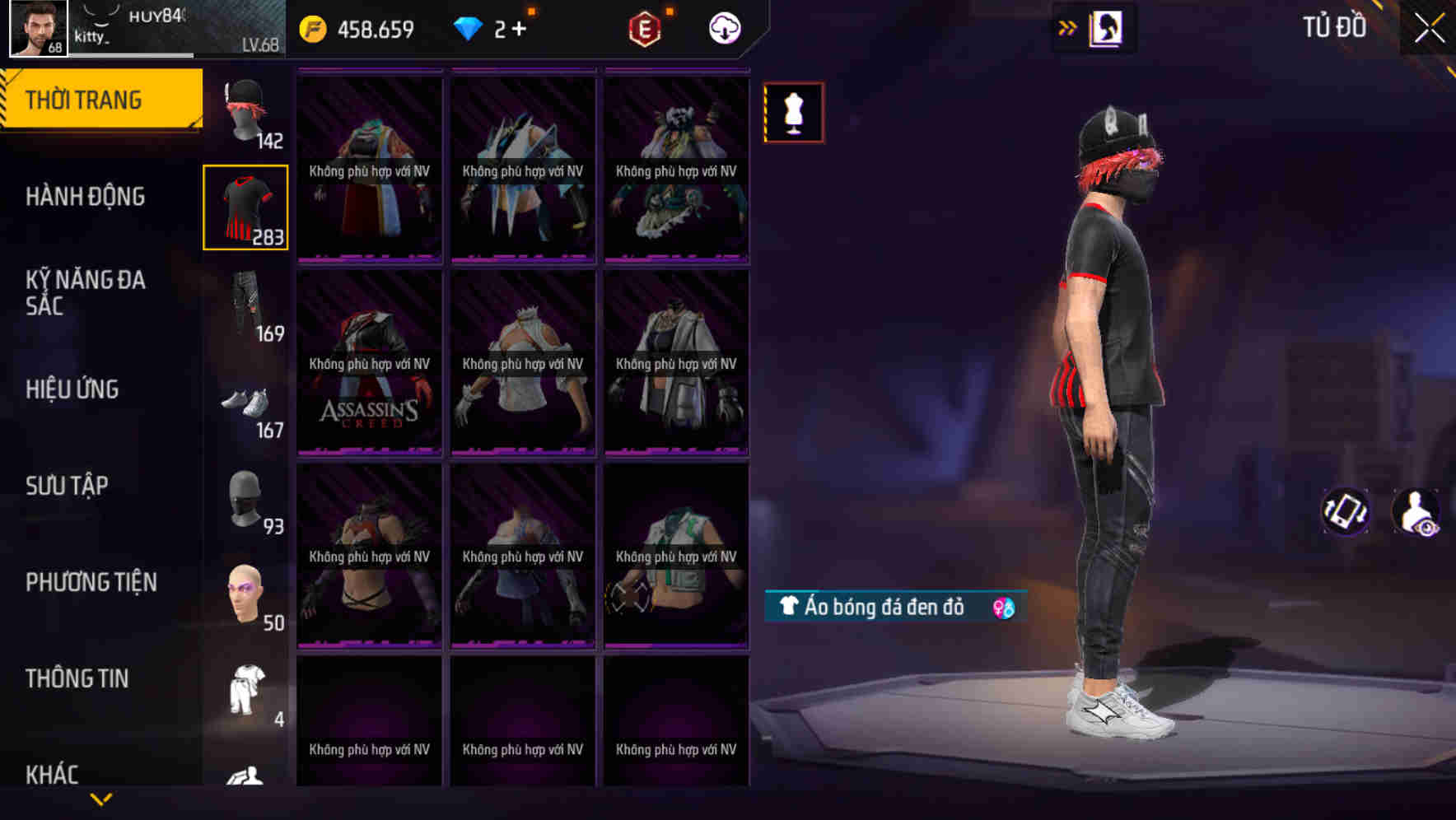
Task: Select the Assassin's Creed jacket thumbnail
Action: pyautogui.click(x=368, y=362)
